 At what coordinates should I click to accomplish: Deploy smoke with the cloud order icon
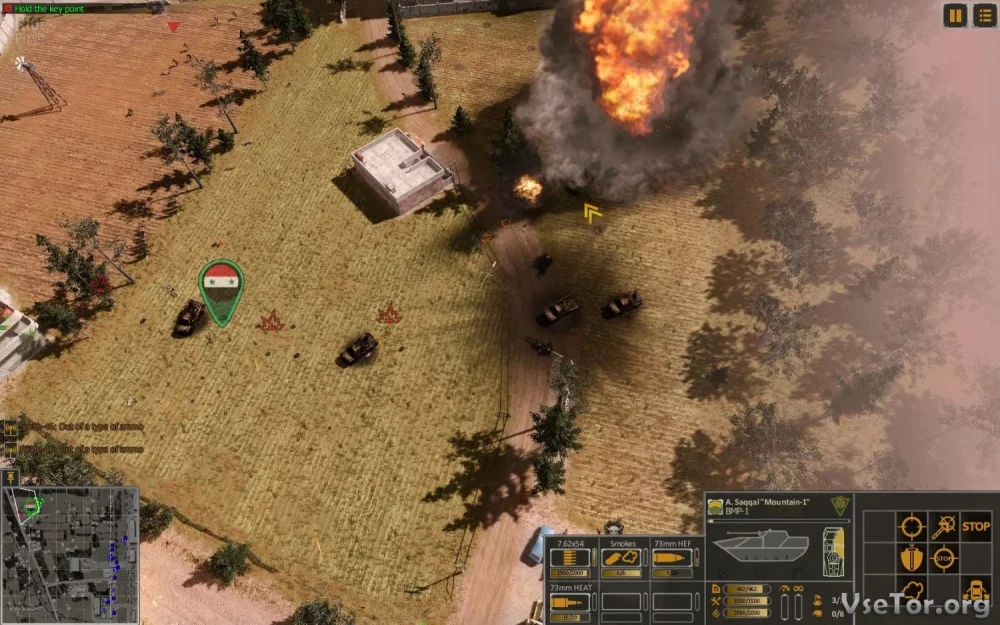[x=910, y=590]
